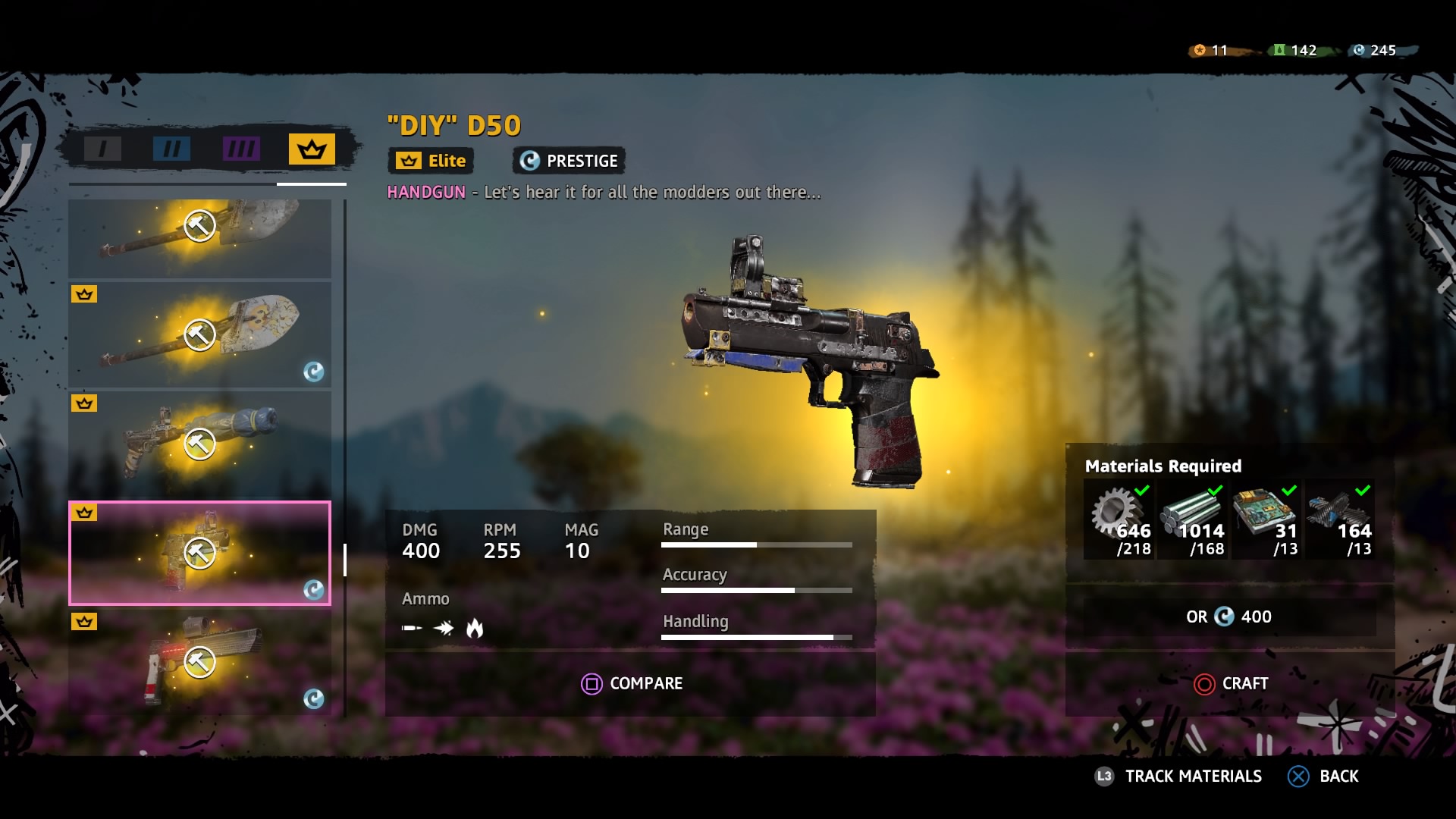Switch to the tier I weapons tab
Screen dimensions: 1456x819
102,149
